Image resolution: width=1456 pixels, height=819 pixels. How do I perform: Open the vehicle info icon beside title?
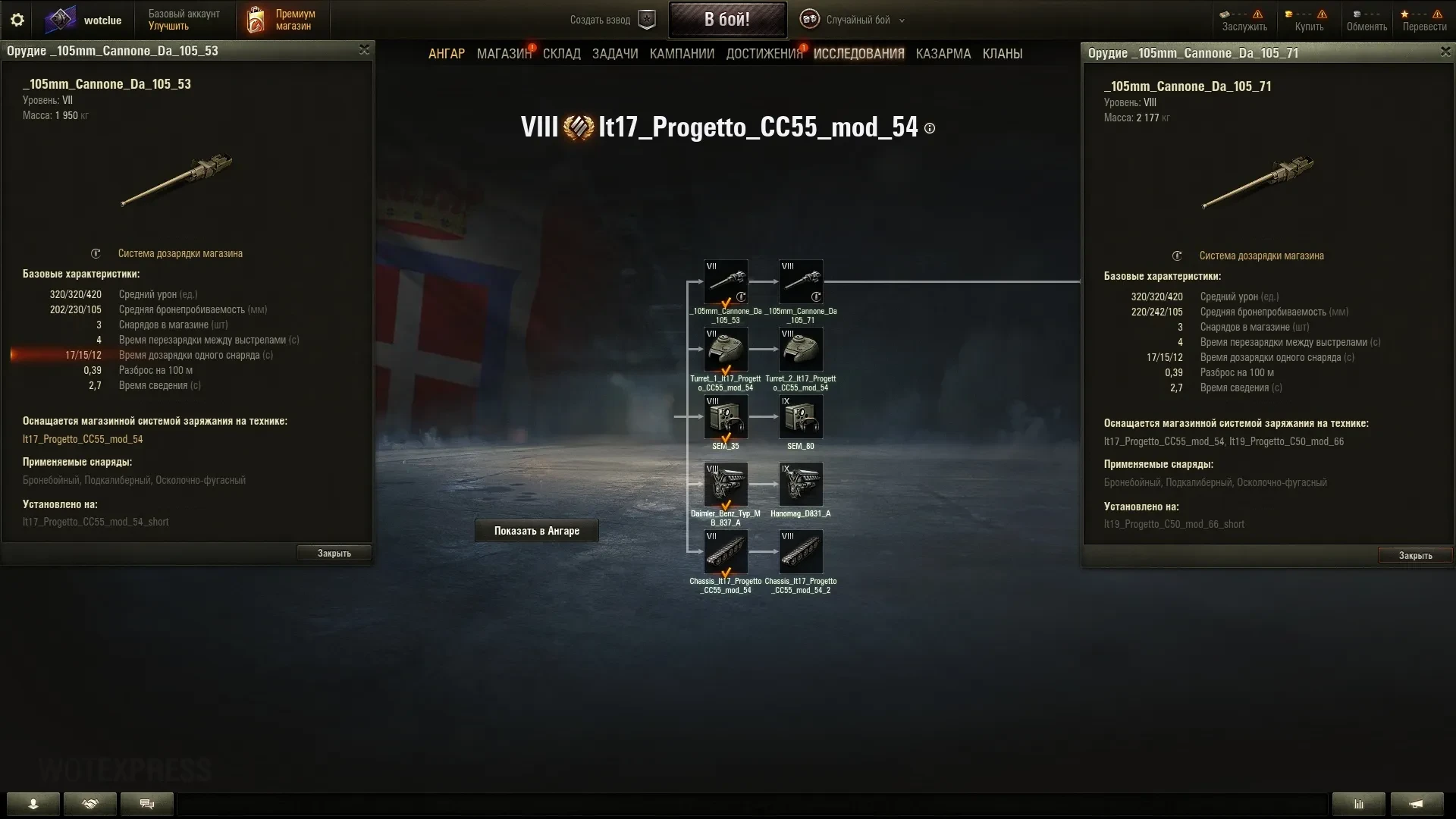[x=930, y=129]
